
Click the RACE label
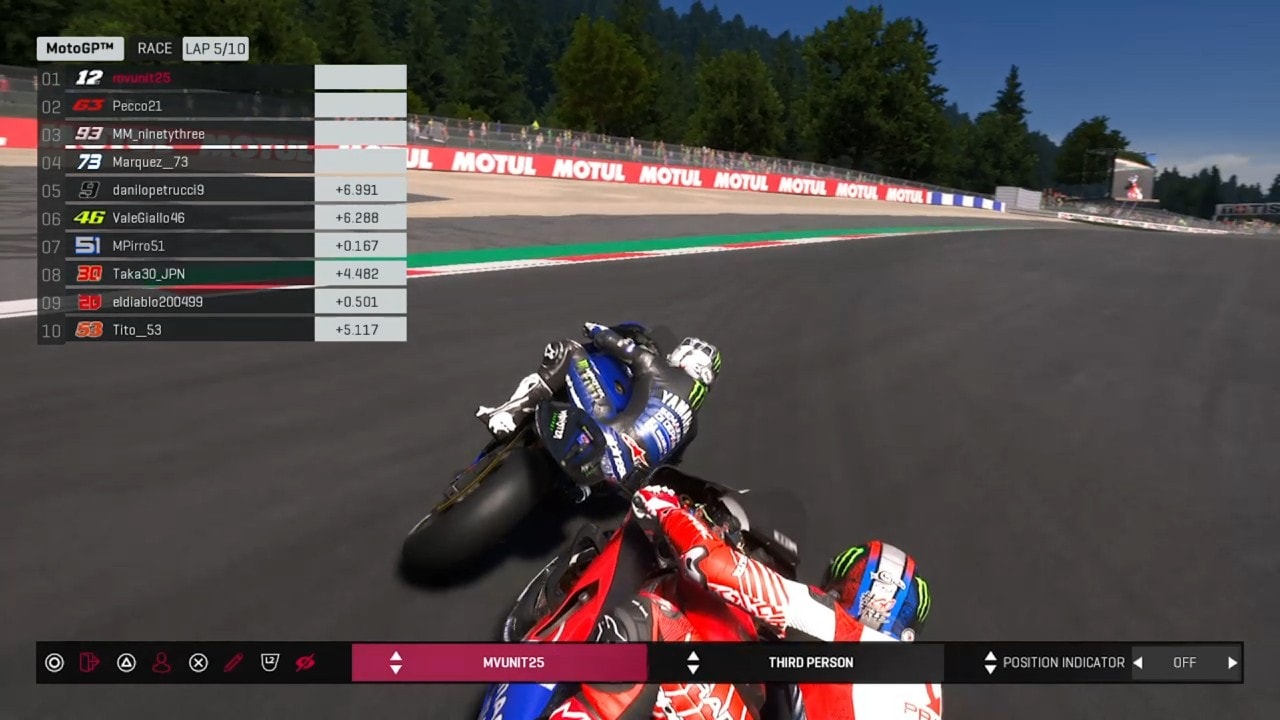click(155, 47)
